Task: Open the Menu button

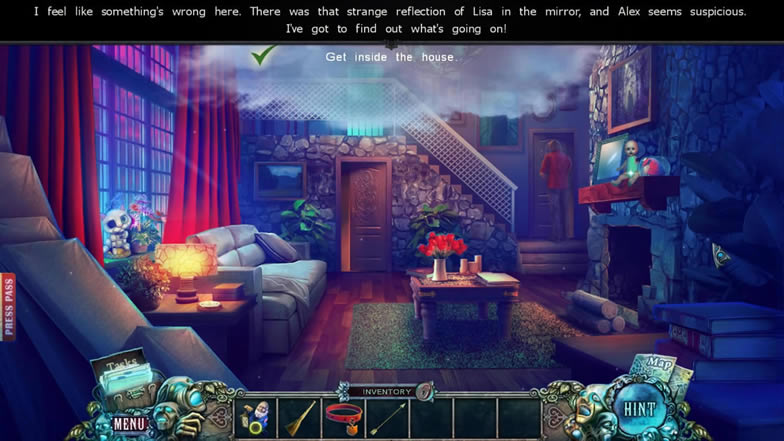Action: tap(130, 423)
